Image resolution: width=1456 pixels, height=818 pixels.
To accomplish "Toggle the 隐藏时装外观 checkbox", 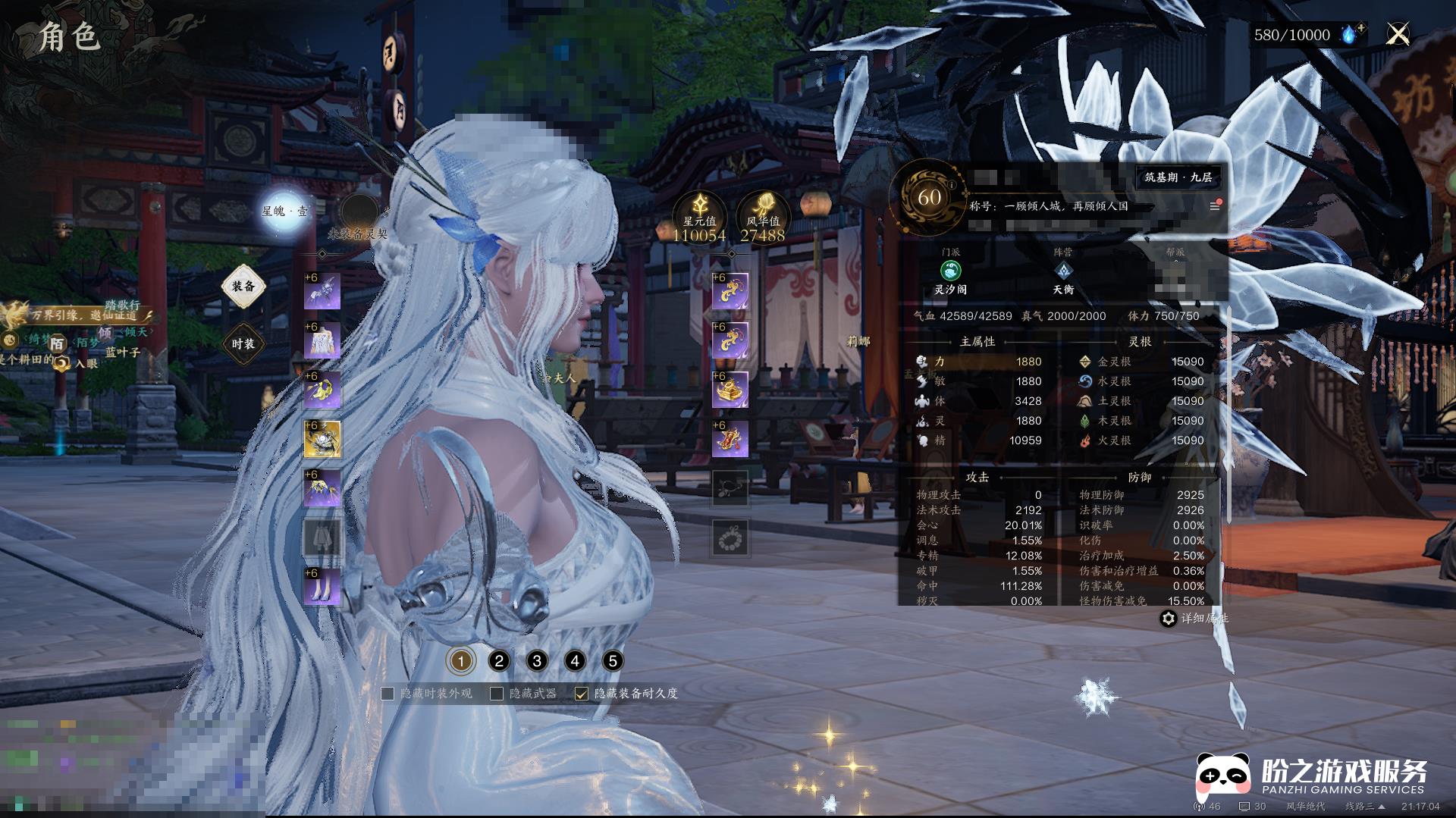I will click(x=388, y=694).
